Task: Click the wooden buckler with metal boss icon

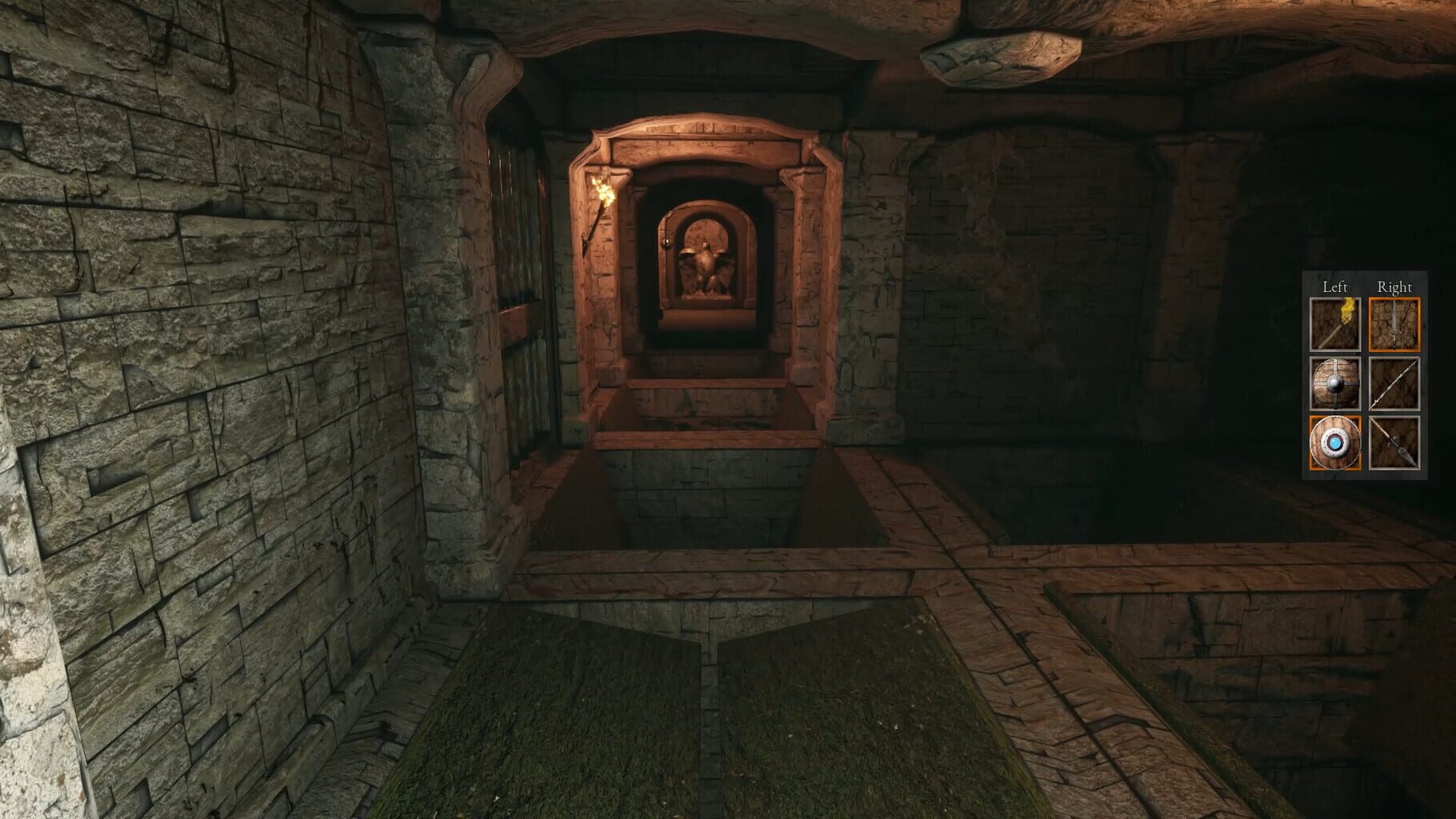Action: pyautogui.click(x=1335, y=382)
